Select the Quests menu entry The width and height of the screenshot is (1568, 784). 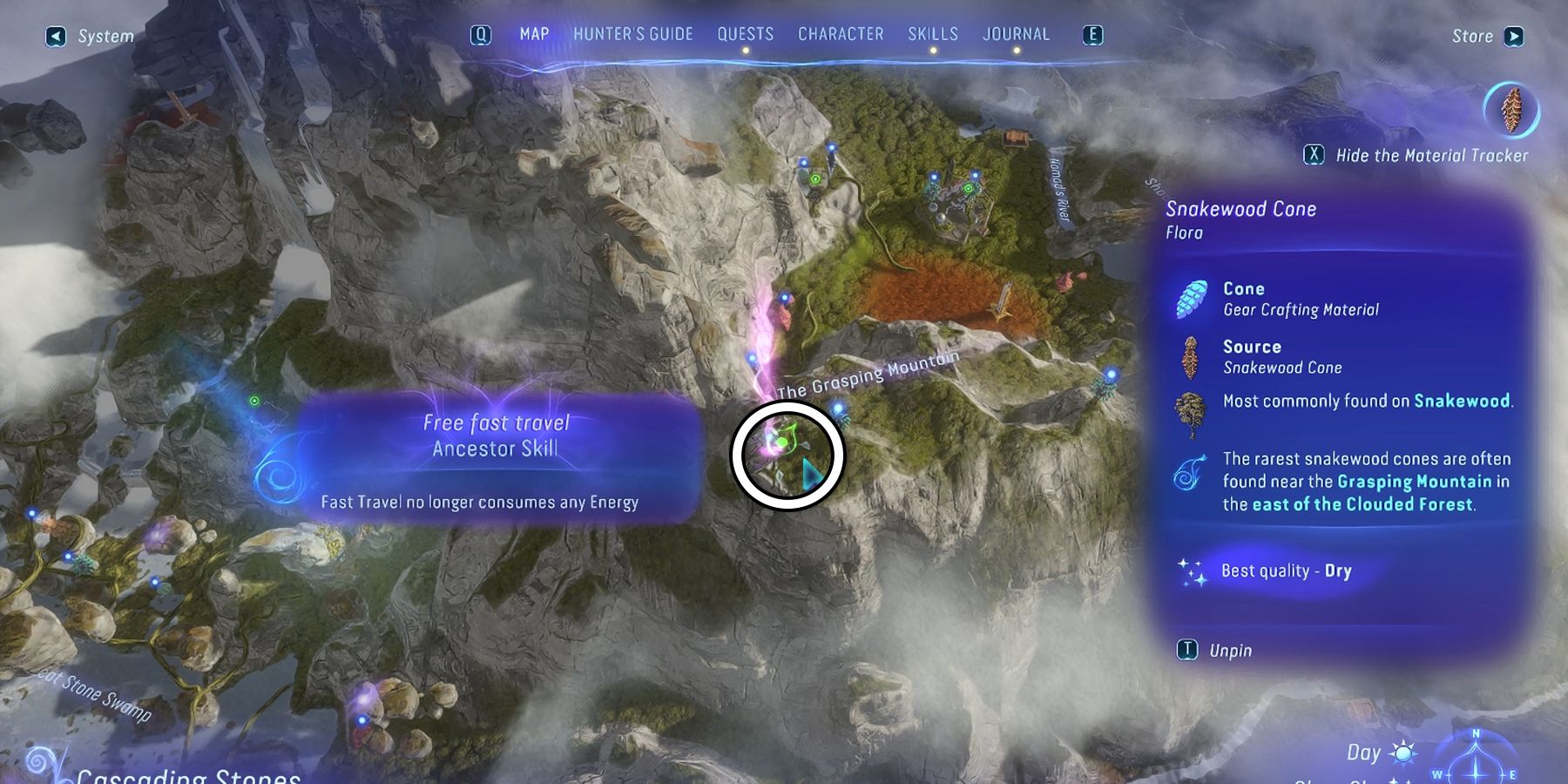[x=745, y=35]
